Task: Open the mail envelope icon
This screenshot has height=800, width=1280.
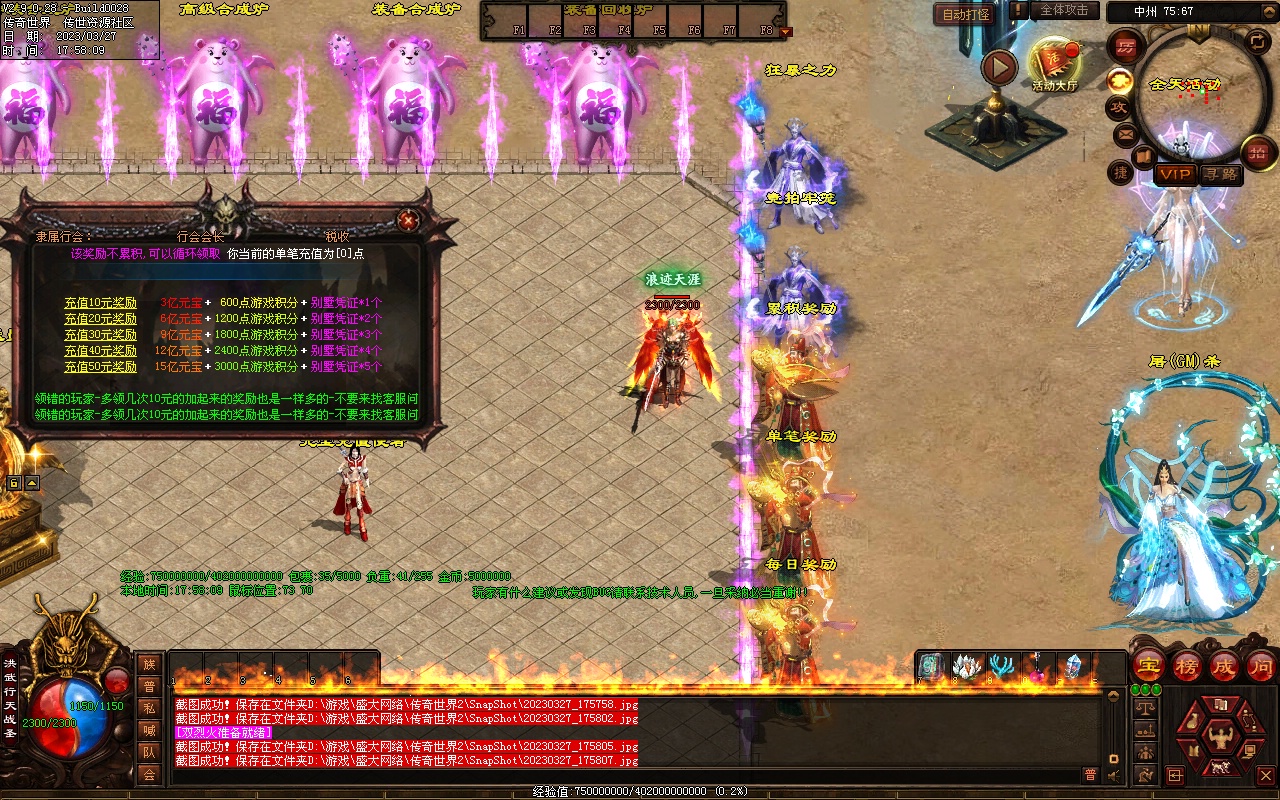Action: tap(1126, 133)
